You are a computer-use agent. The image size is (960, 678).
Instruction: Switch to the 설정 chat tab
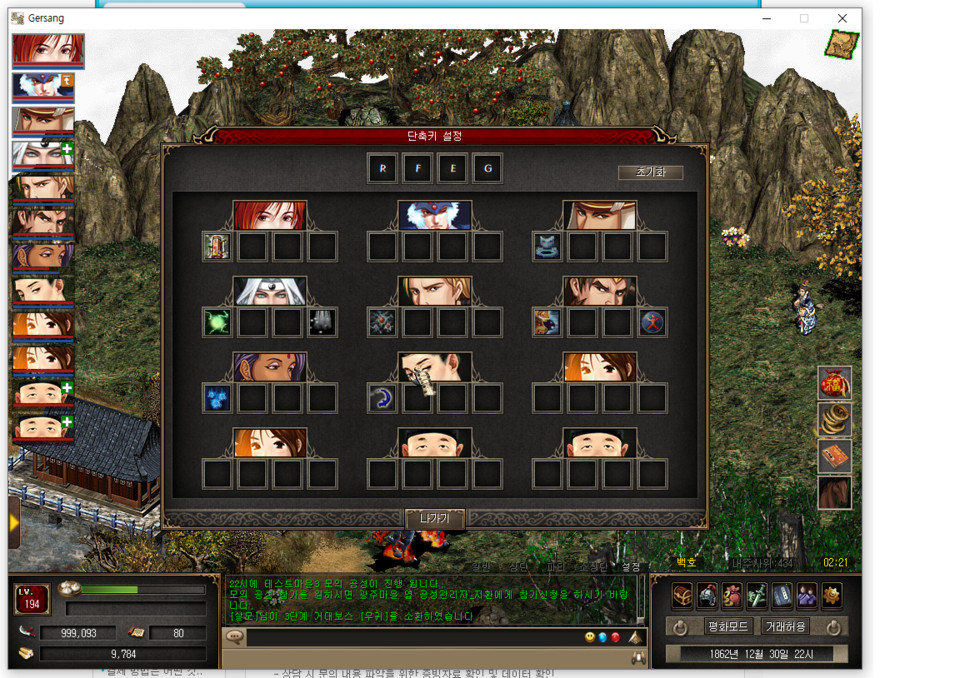coord(631,566)
